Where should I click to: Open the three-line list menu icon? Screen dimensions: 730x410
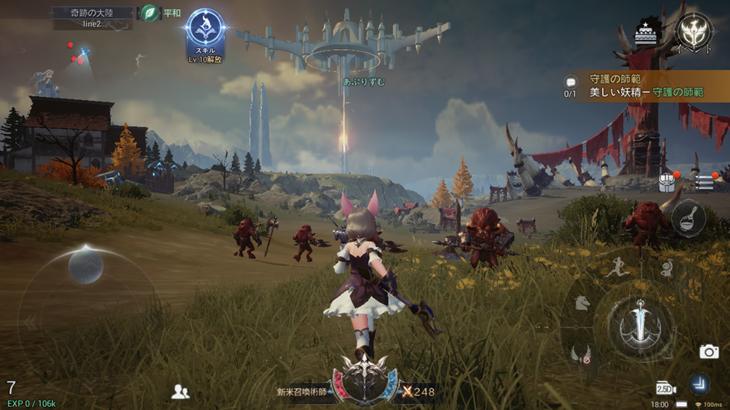704,182
